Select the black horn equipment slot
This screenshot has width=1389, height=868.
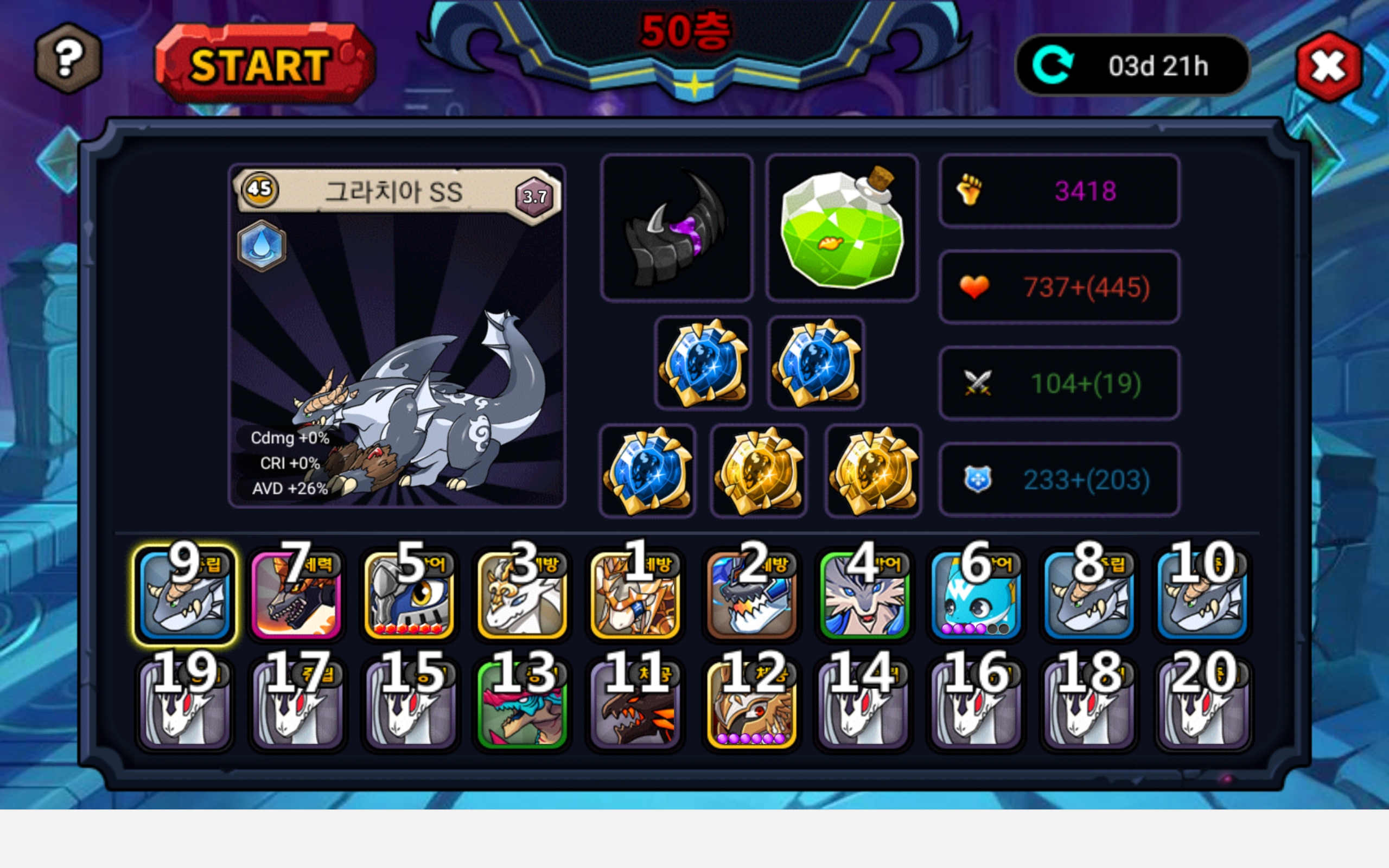coord(677,228)
